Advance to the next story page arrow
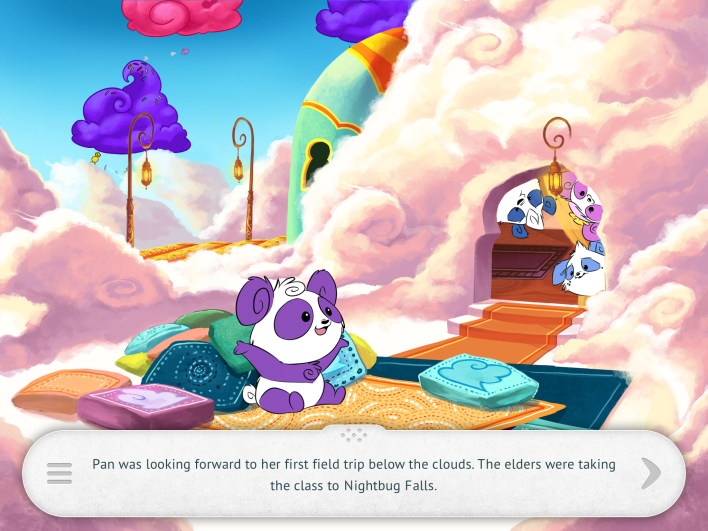The height and width of the screenshot is (531, 708). 651,473
